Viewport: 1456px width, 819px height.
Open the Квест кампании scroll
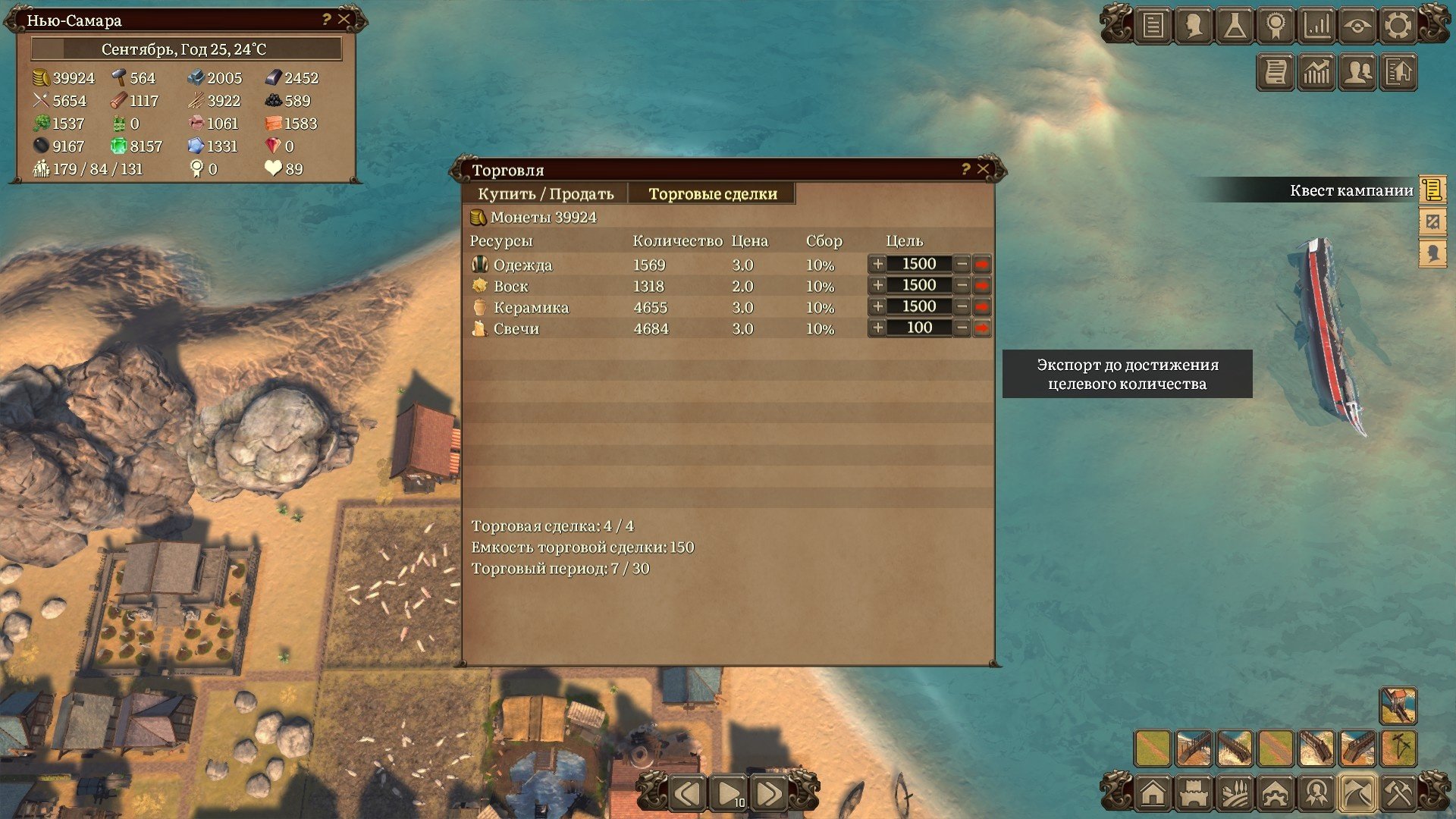[x=1432, y=190]
